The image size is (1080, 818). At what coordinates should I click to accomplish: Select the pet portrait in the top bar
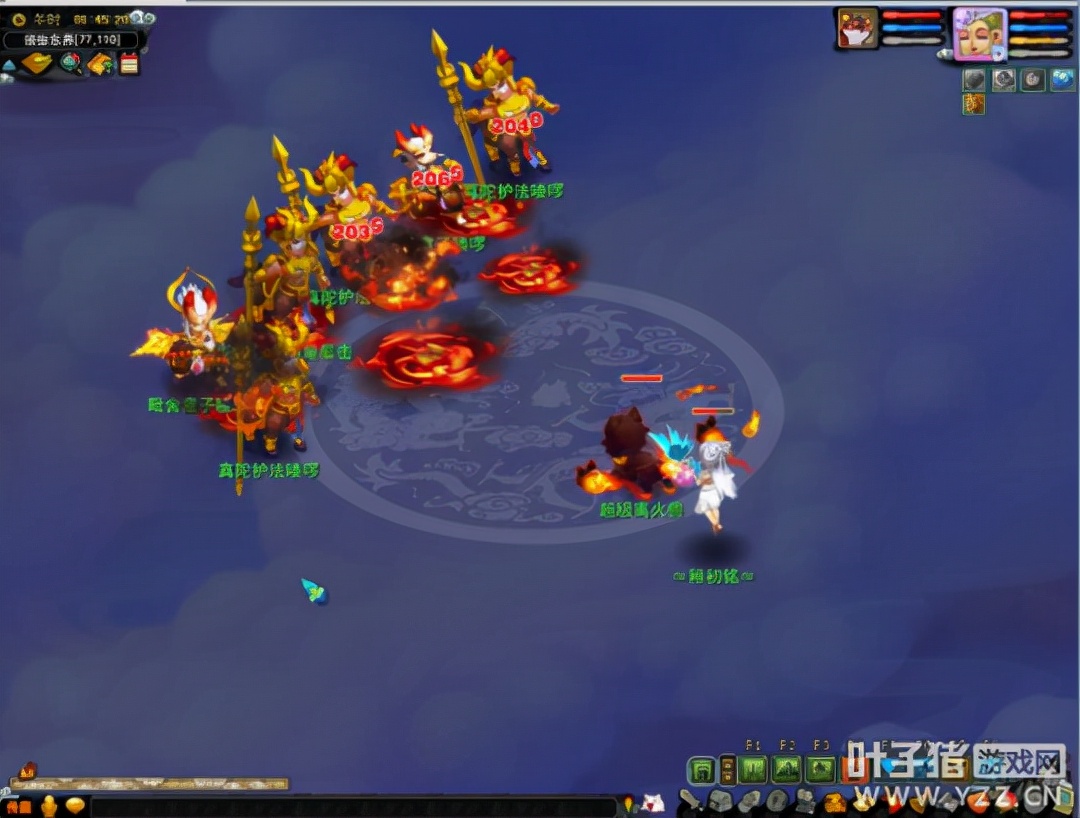857,29
